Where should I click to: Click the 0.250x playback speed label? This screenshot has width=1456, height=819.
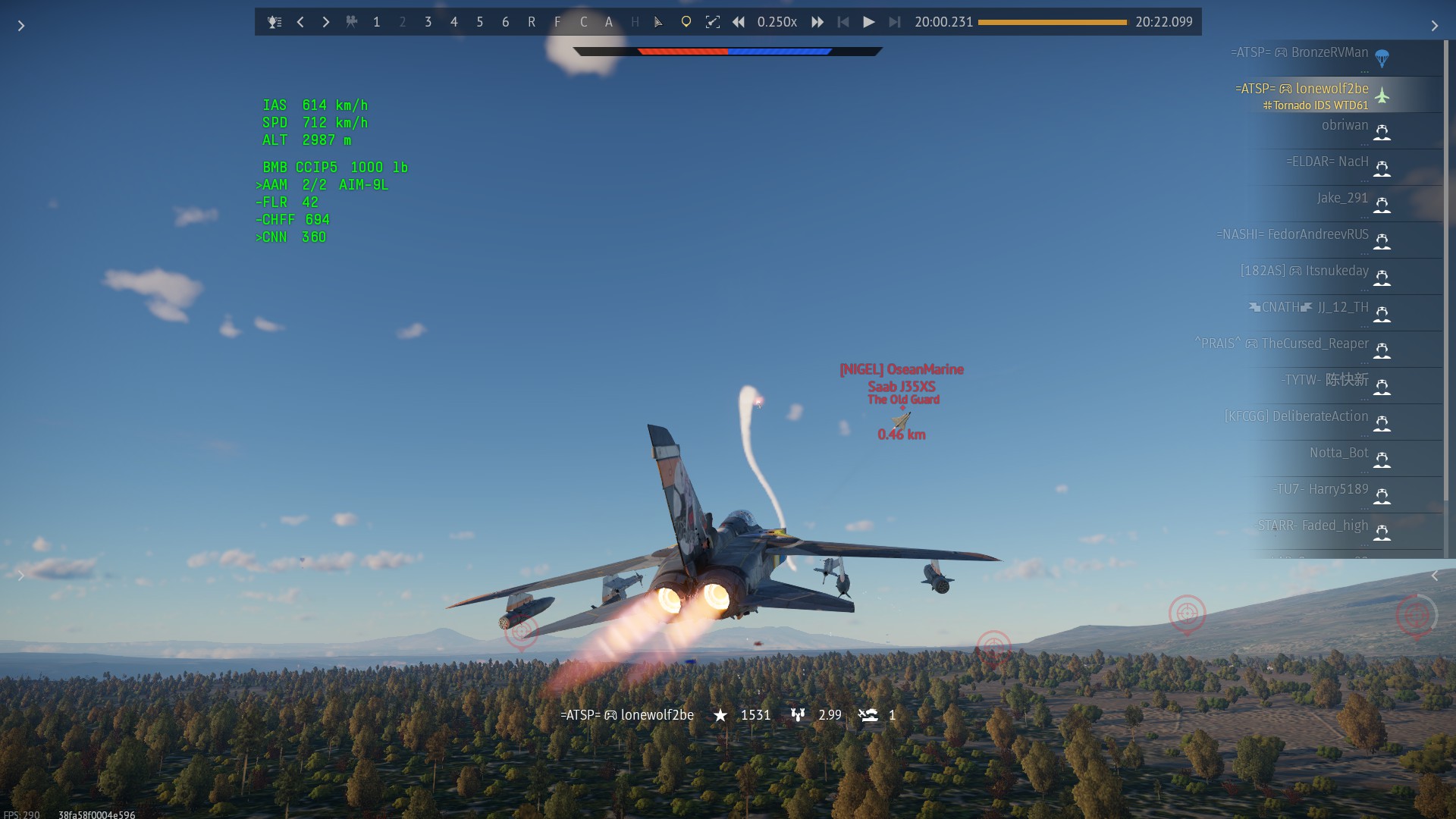[777, 23]
